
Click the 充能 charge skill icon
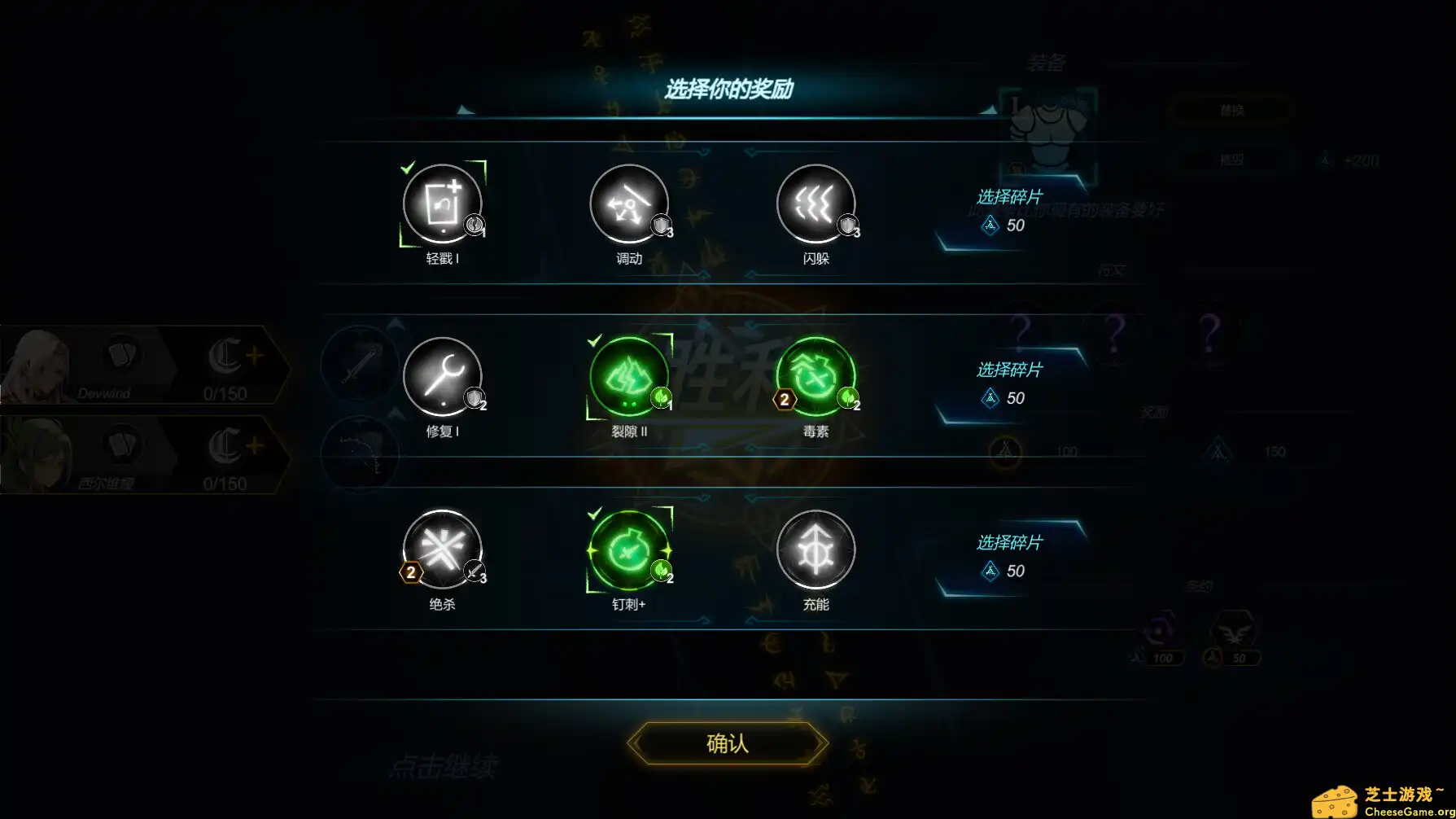[x=816, y=550]
